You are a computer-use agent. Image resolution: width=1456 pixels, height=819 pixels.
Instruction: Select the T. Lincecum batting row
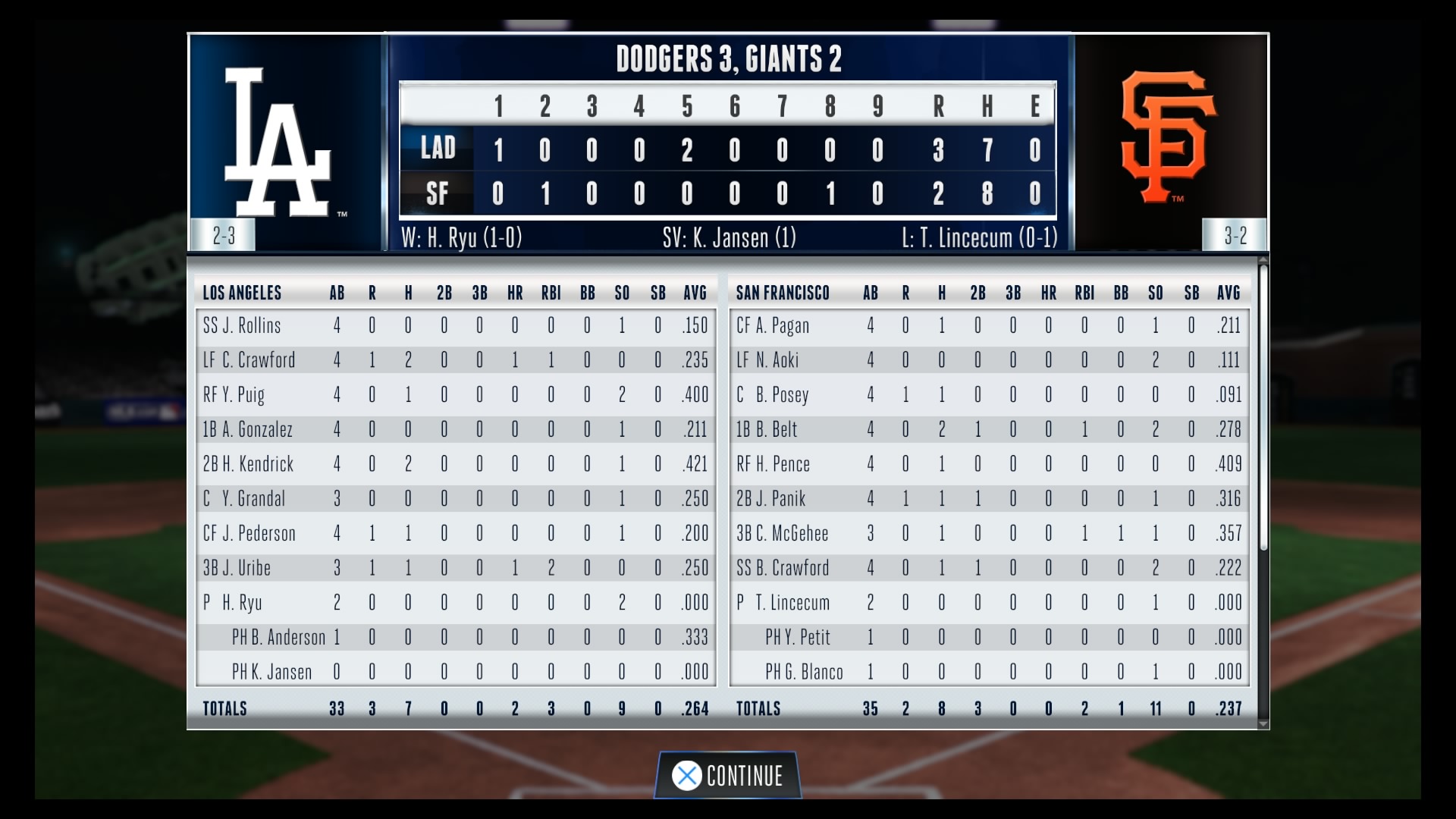click(x=989, y=603)
